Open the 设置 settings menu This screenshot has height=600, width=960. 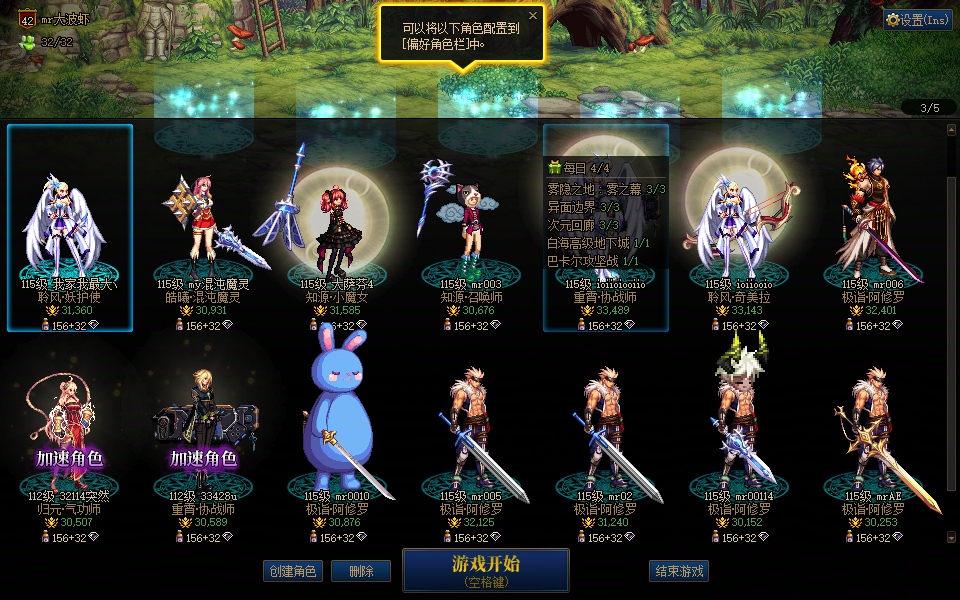tap(917, 19)
